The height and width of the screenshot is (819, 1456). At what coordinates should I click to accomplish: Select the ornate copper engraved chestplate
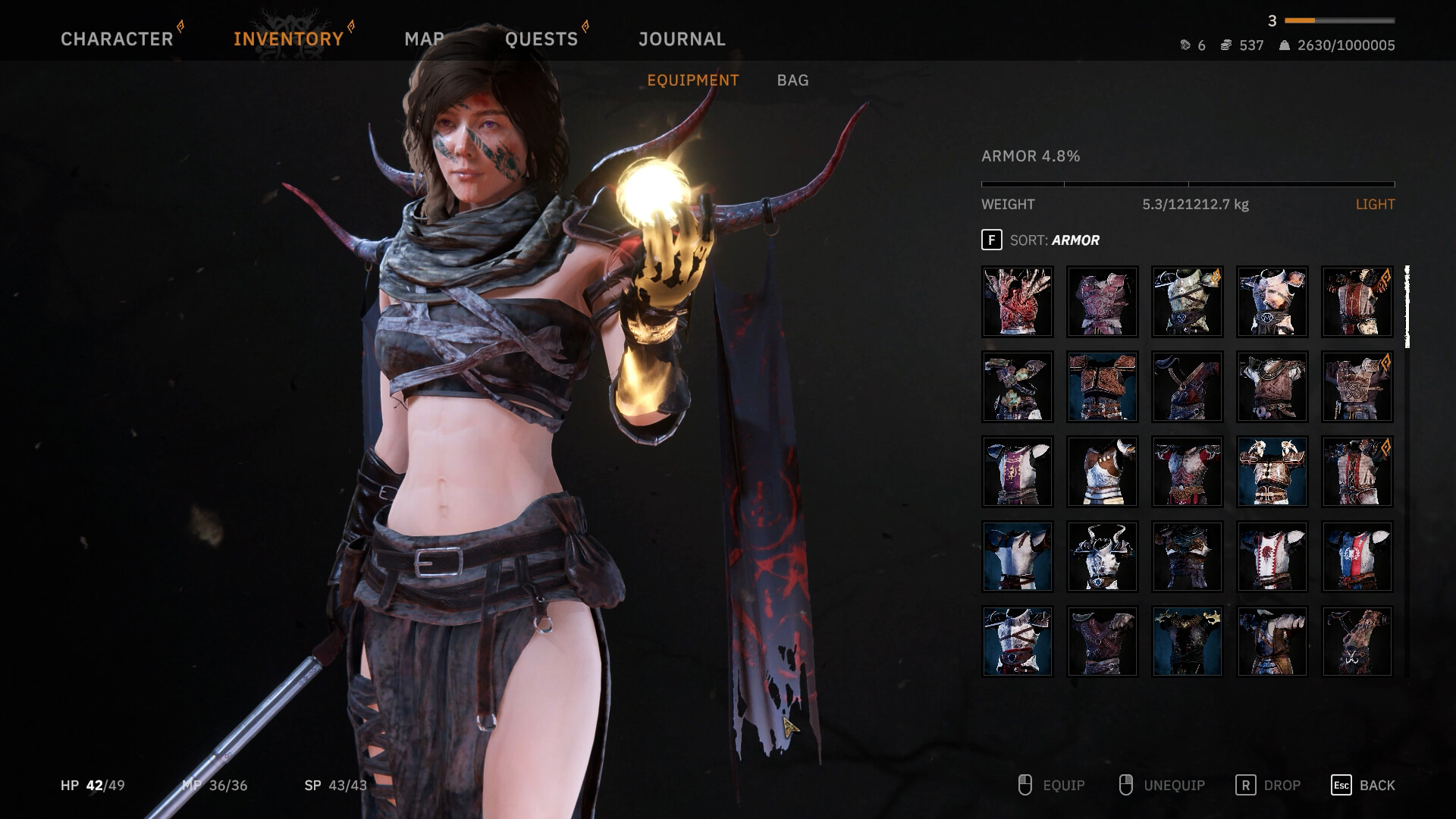pyautogui.click(x=1103, y=387)
